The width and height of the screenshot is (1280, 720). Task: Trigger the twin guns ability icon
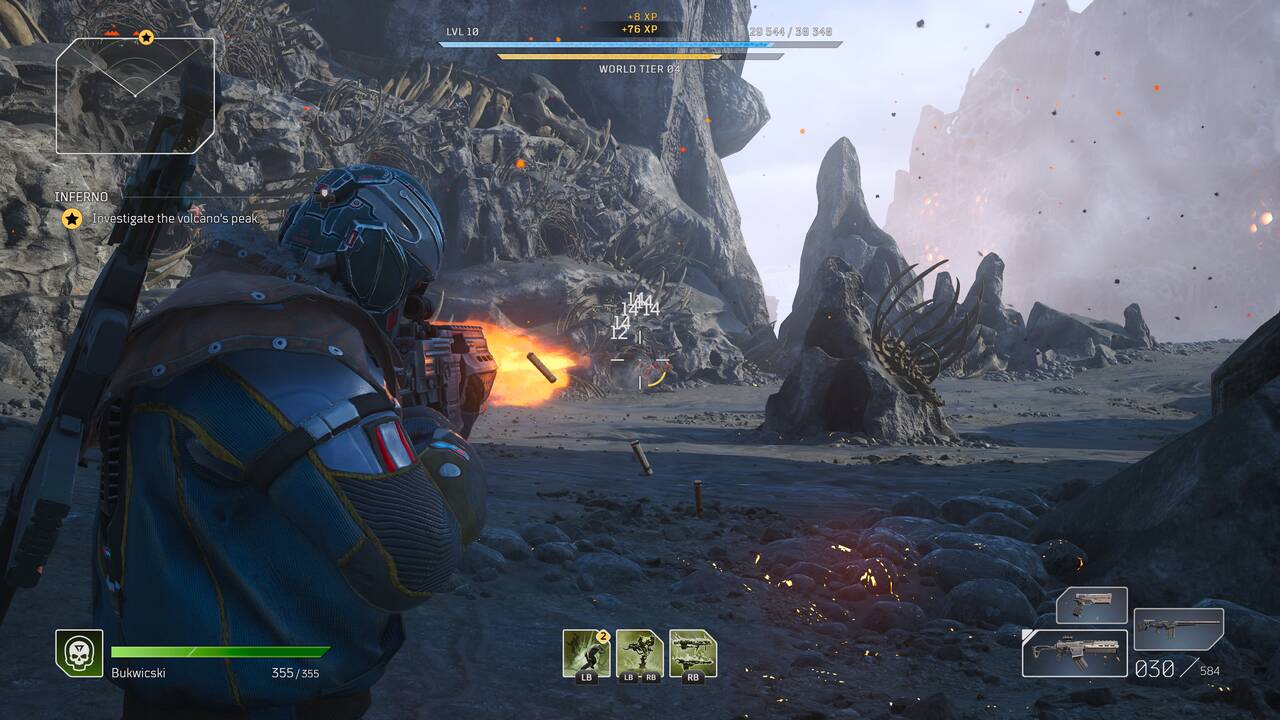[x=693, y=652]
